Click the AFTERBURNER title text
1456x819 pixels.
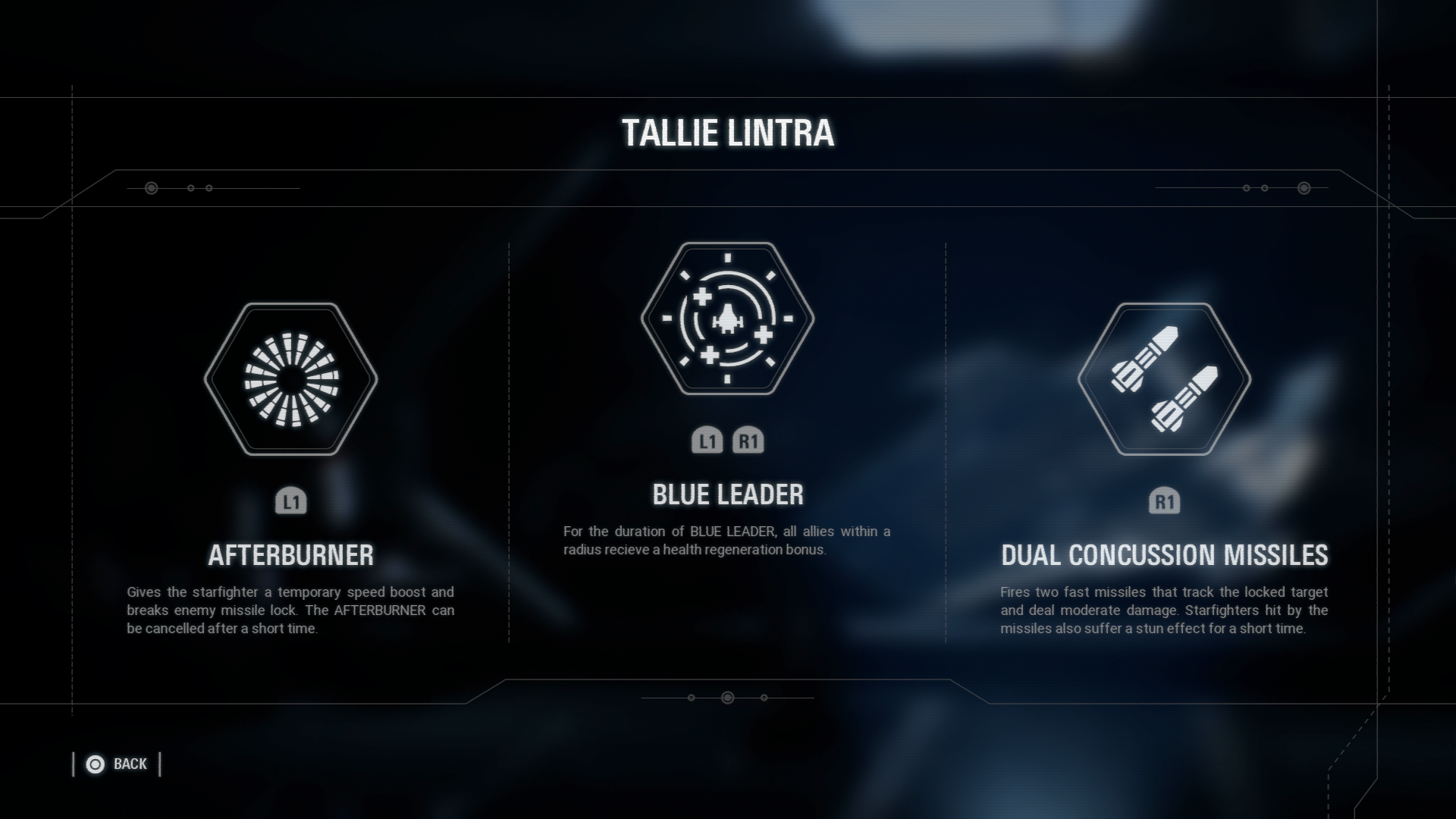click(291, 555)
